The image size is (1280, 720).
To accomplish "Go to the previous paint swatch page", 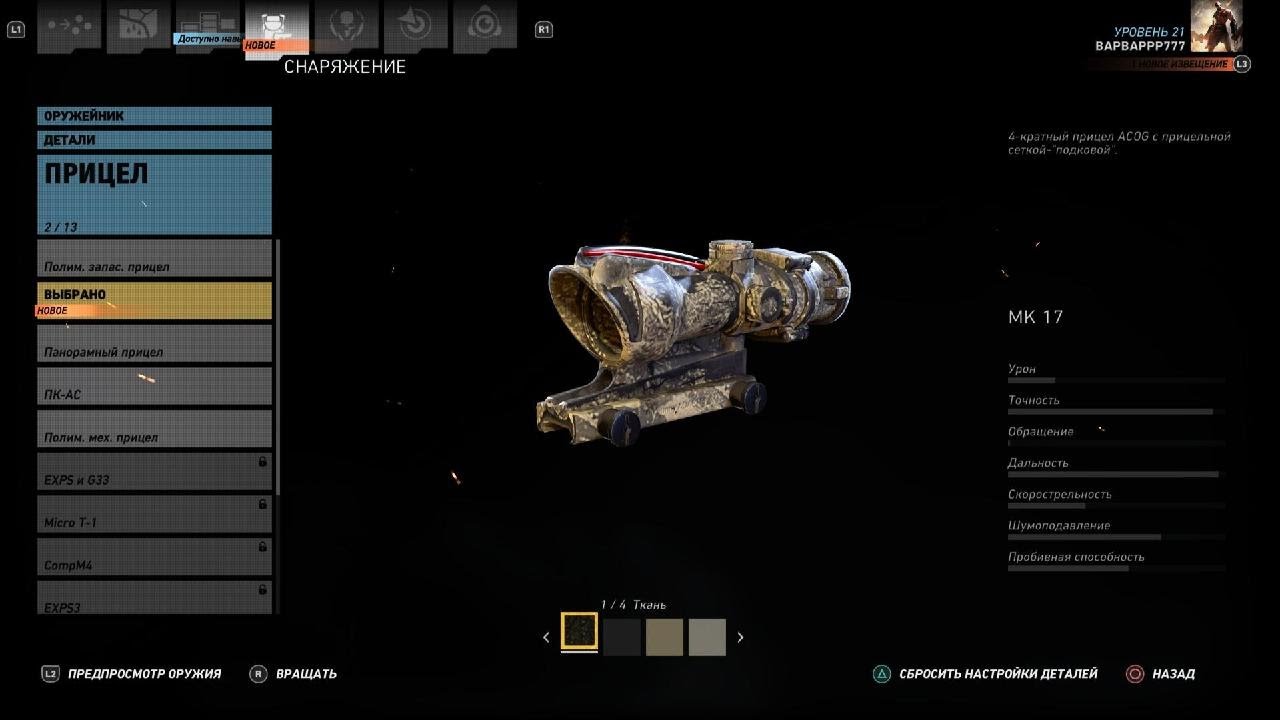I will pyautogui.click(x=546, y=637).
